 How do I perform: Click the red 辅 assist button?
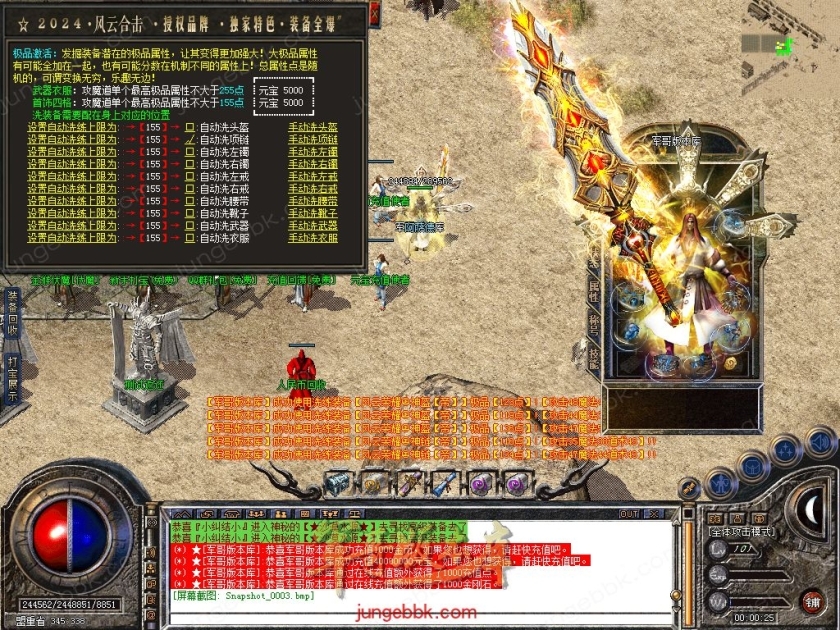pyautogui.click(x=812, y=602)
